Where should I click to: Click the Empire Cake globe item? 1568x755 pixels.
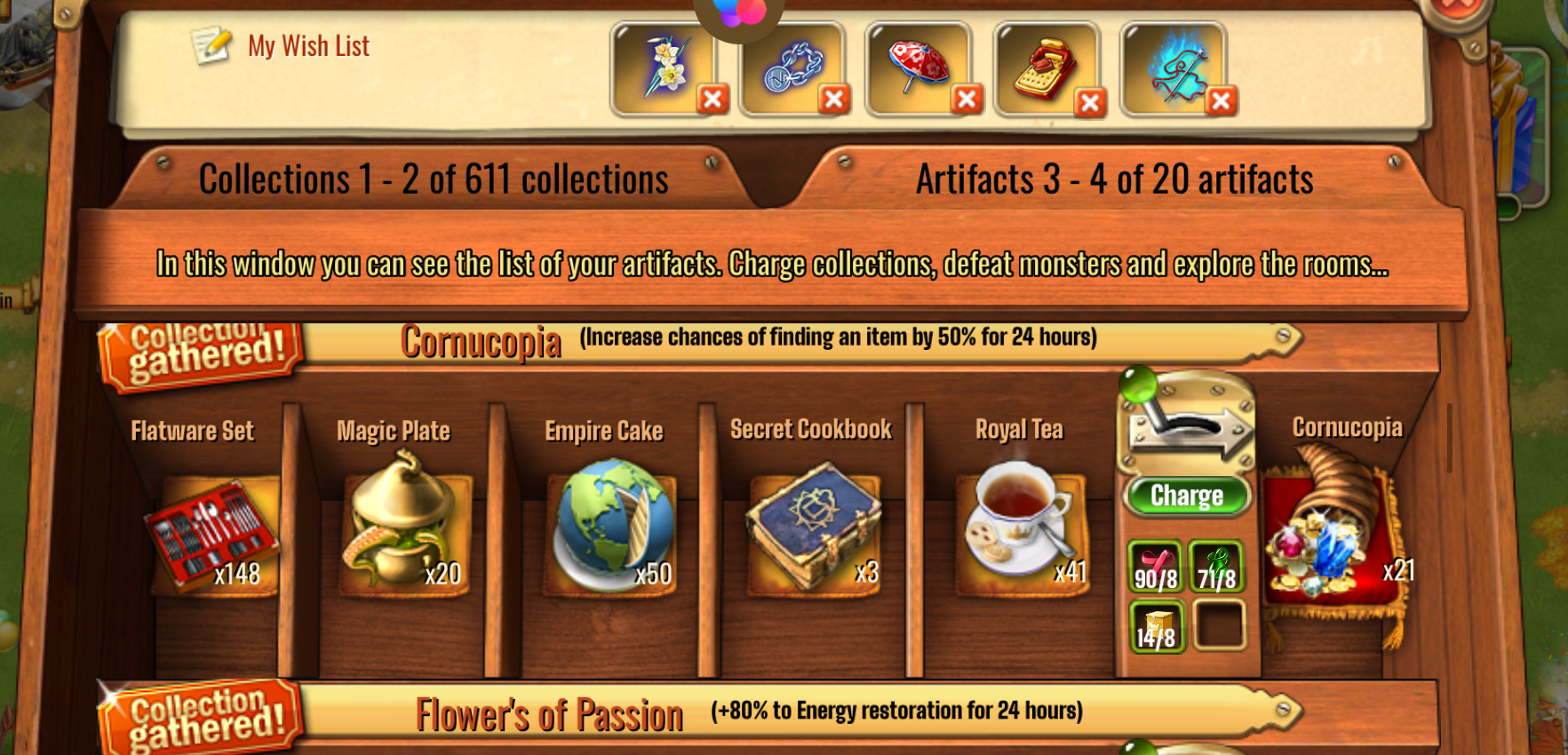coord(612,524)
